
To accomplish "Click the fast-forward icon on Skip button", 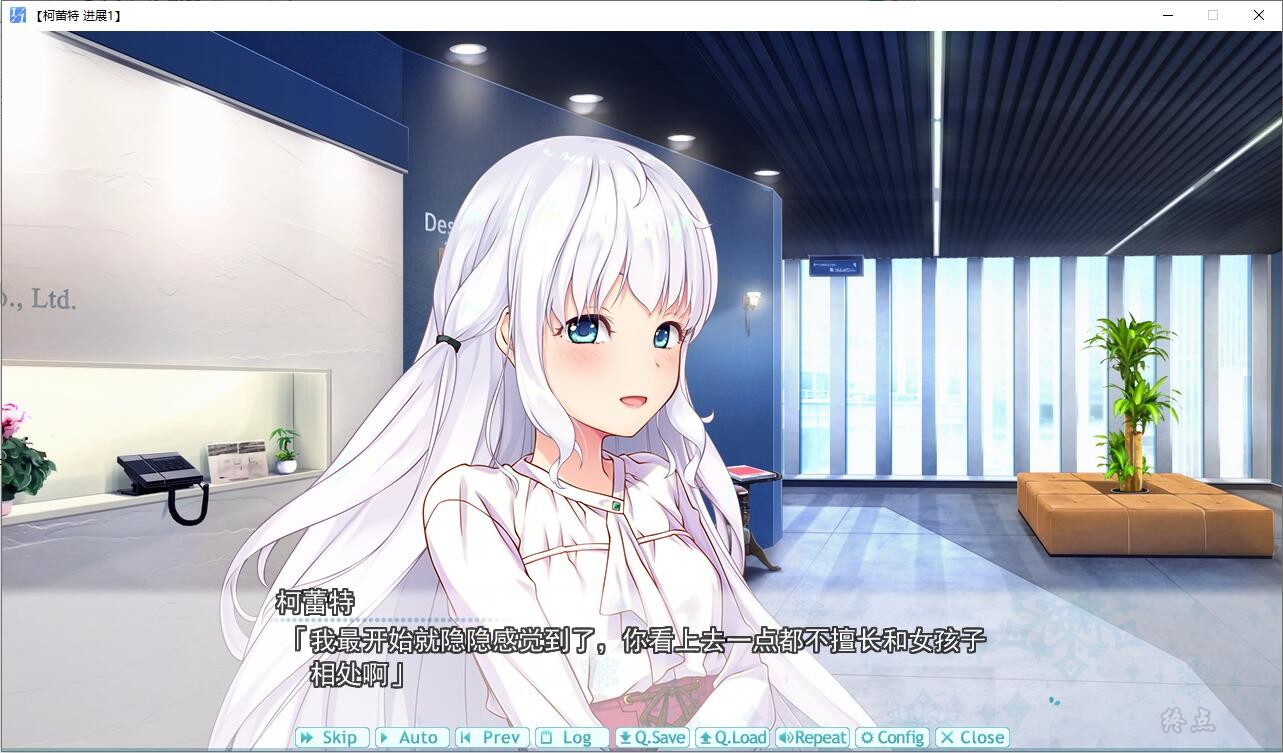I will tap(305, 737).
